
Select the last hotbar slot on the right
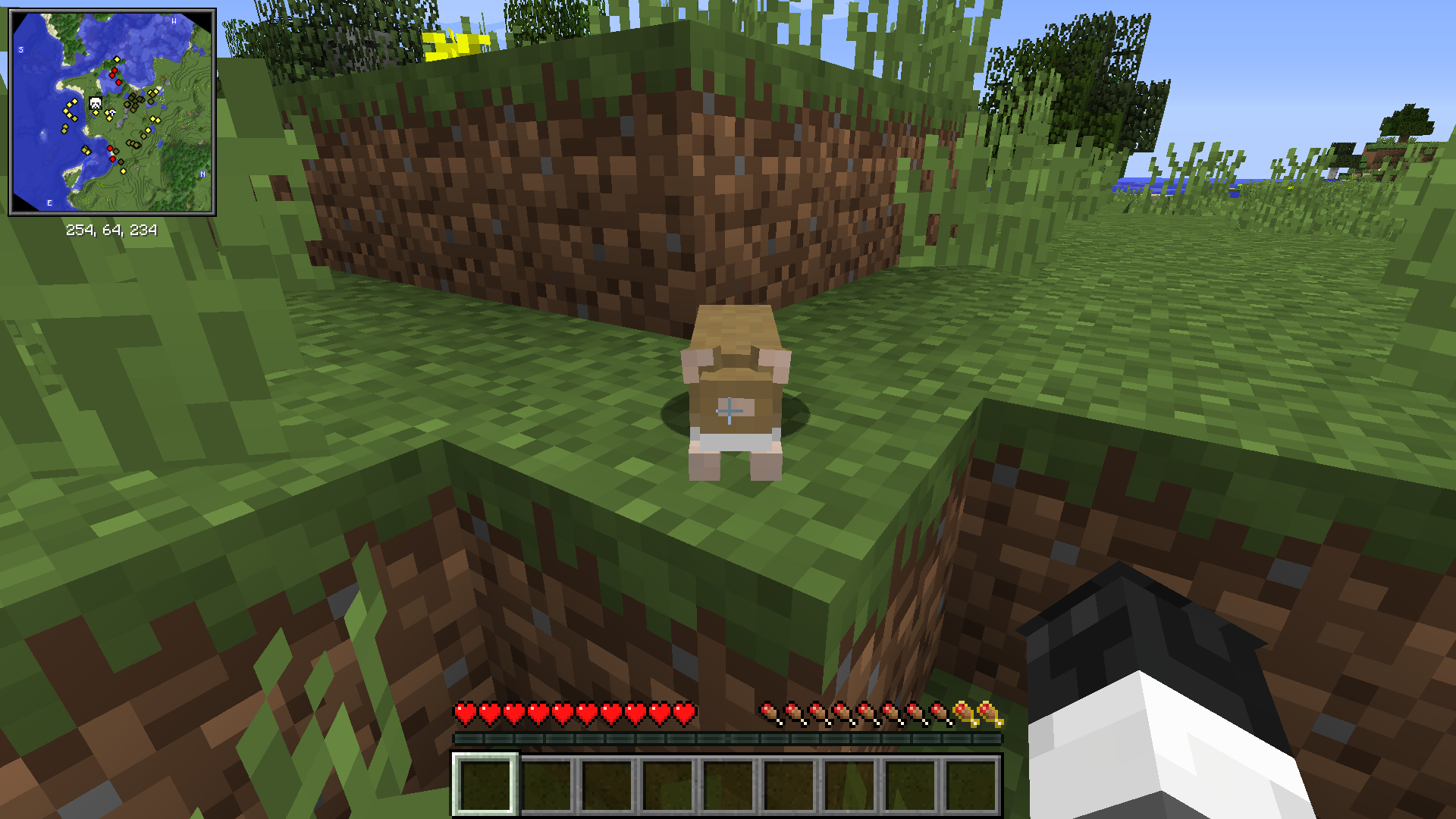(970, 785)
